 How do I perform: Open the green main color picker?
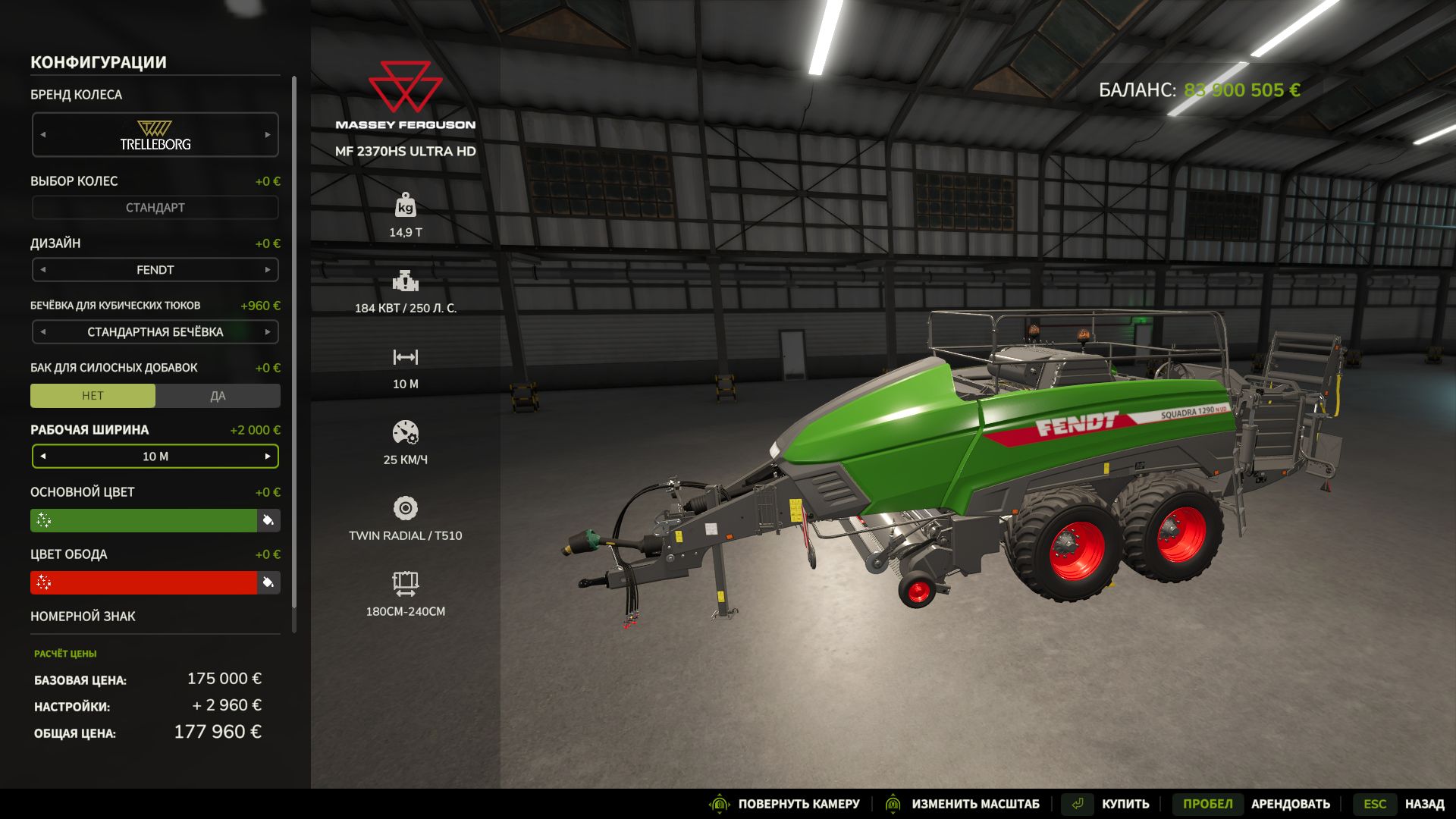(x=144, y=520)
